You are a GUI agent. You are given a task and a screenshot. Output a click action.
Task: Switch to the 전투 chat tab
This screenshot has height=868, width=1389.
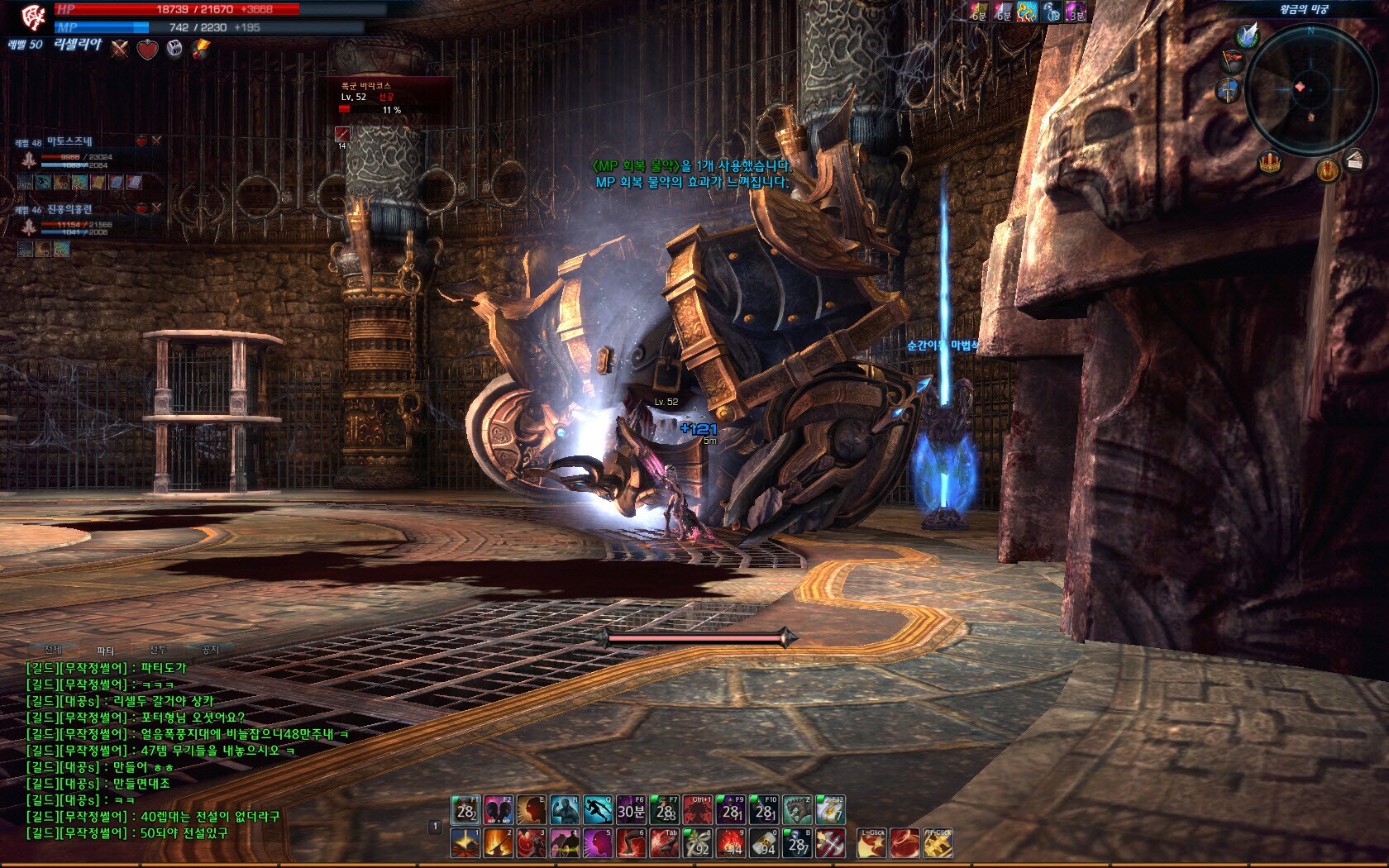[158, 650]
